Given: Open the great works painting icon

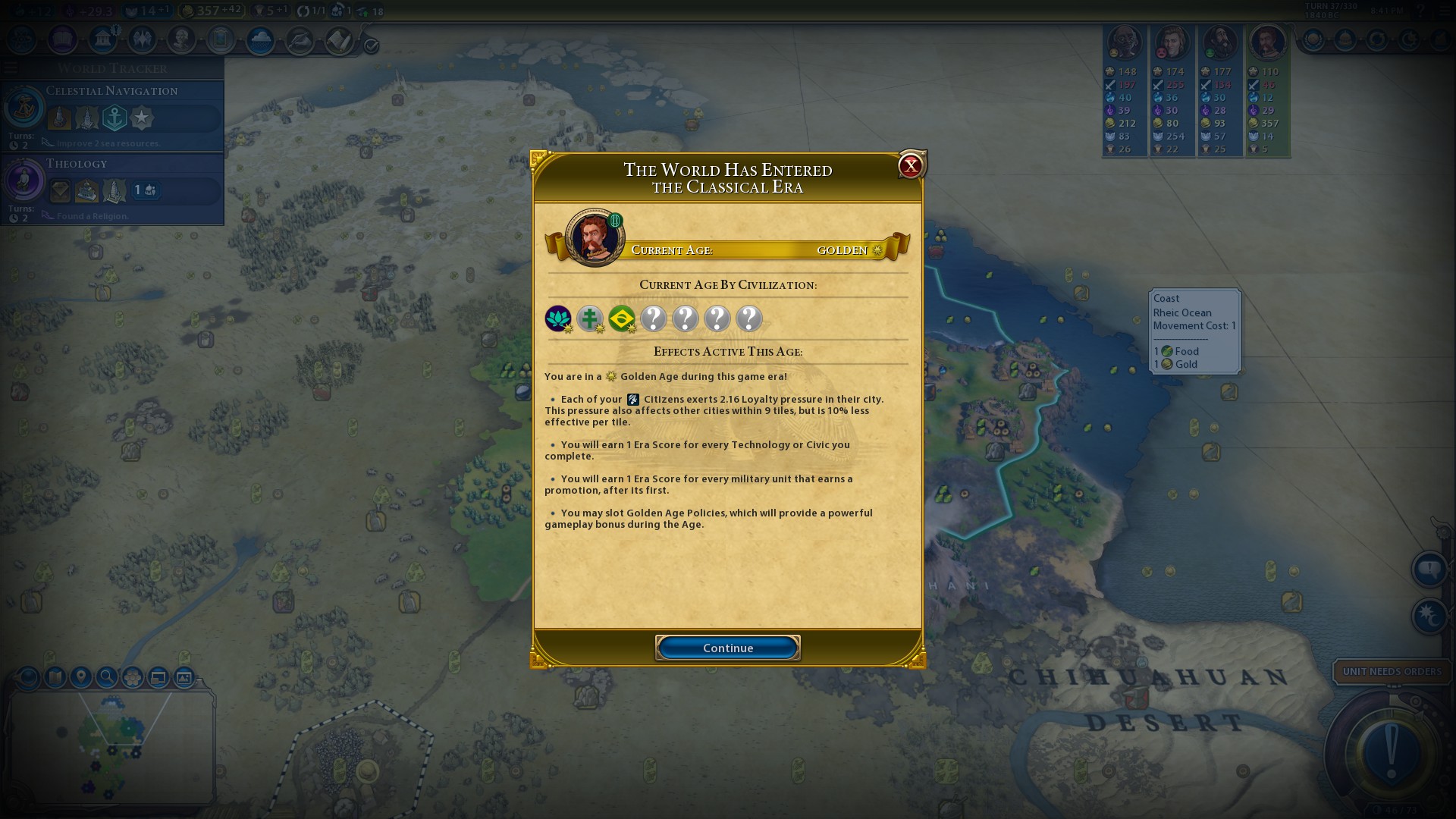Looking at the screenshot, I should pos(221,39).
